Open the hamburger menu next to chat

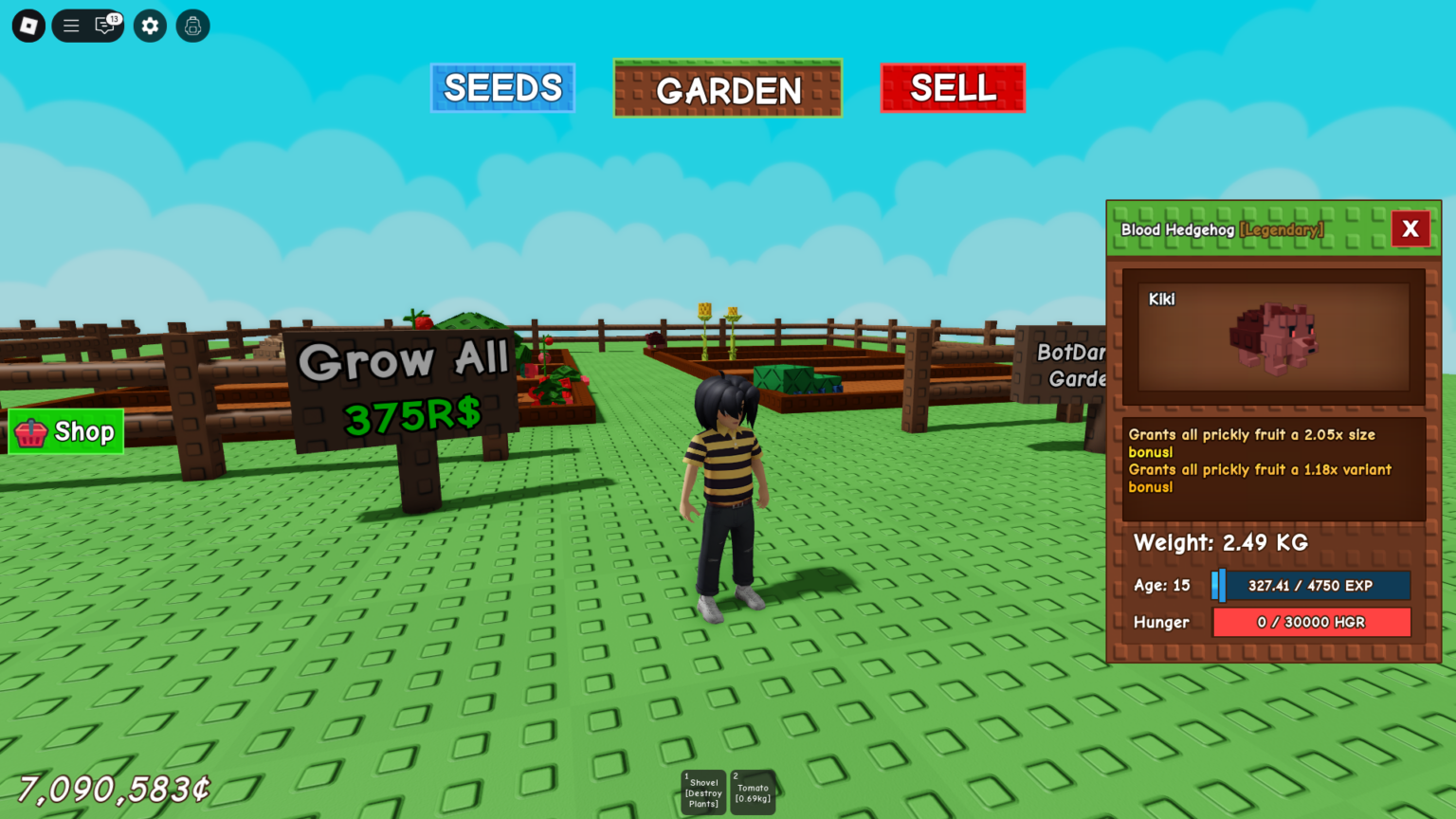71,26
